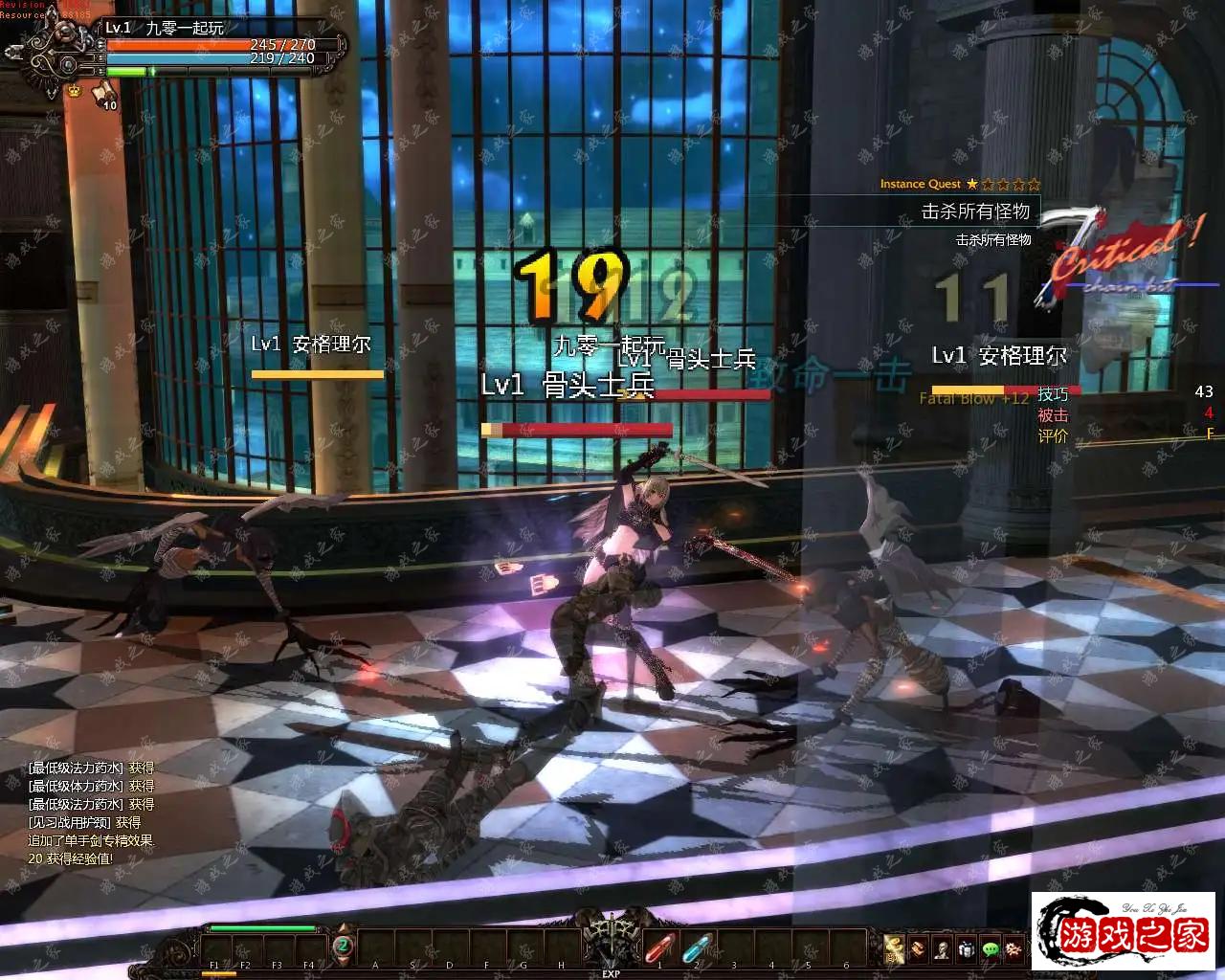Click the gold crown status icon
1225x980 pixels.
point(74,90)
